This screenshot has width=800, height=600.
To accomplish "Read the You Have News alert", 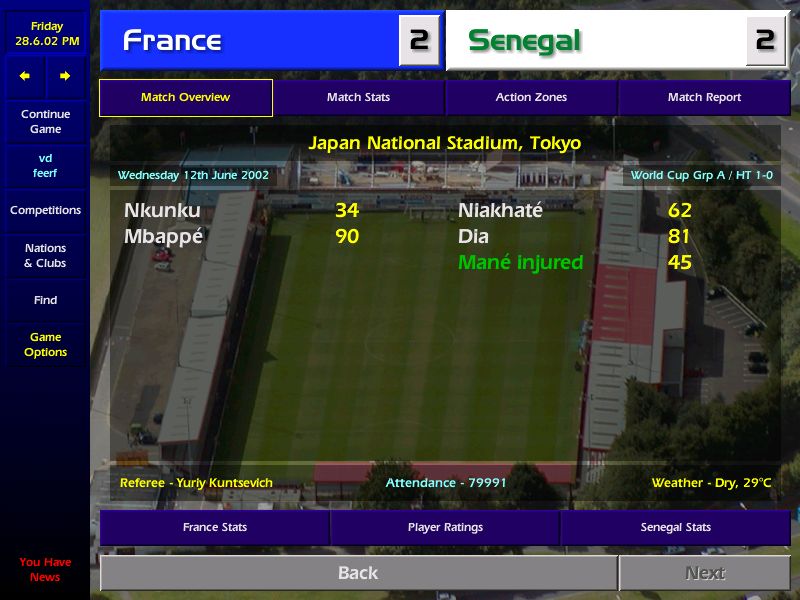I will click(x=45, y=570).
